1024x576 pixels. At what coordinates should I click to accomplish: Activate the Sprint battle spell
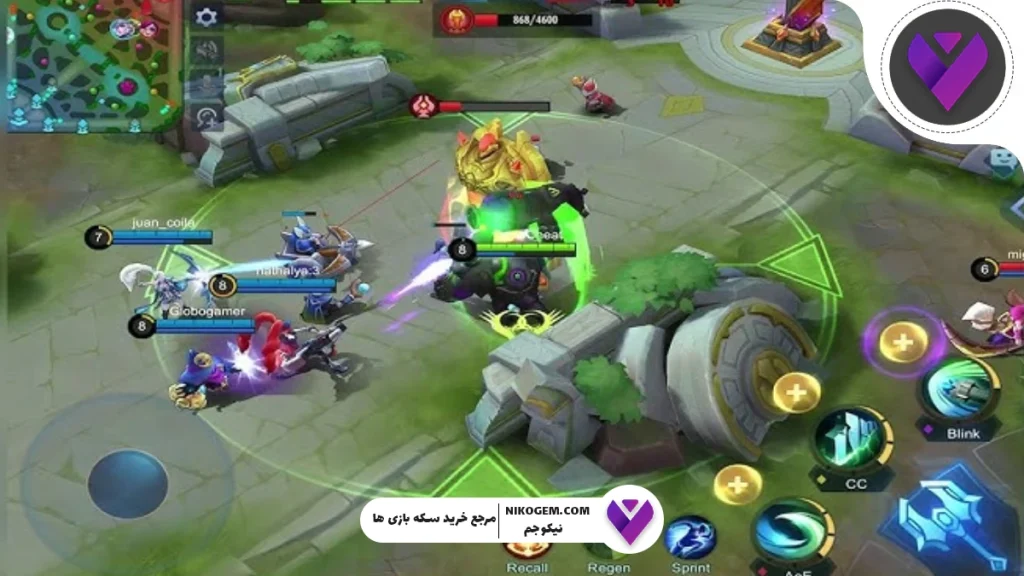(689, 538)
